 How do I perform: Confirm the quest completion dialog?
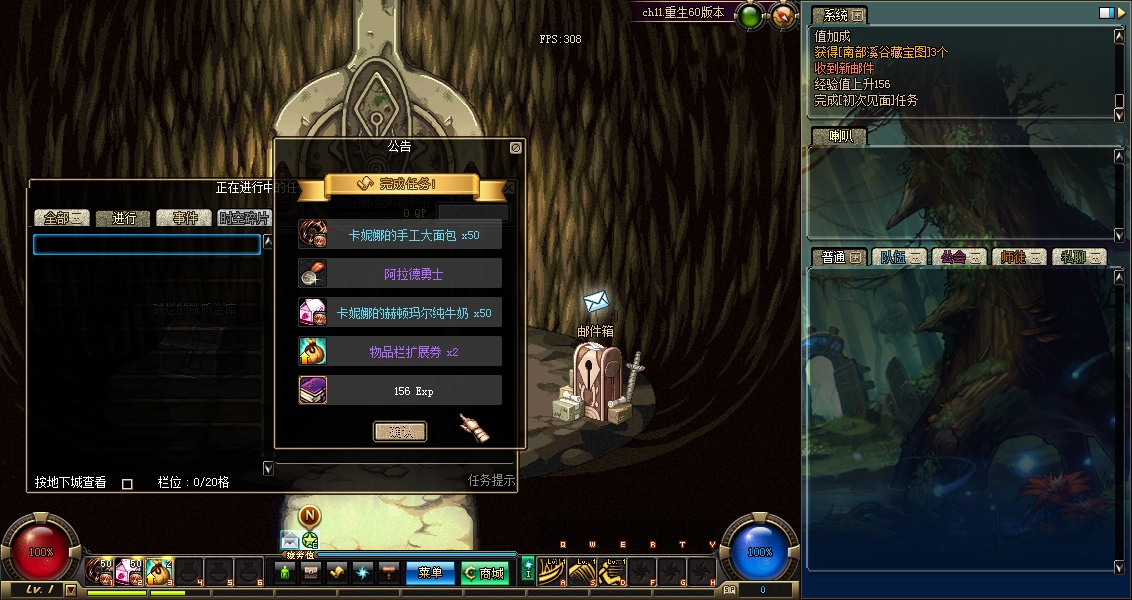pyautogui.click(x=400, y=431)
